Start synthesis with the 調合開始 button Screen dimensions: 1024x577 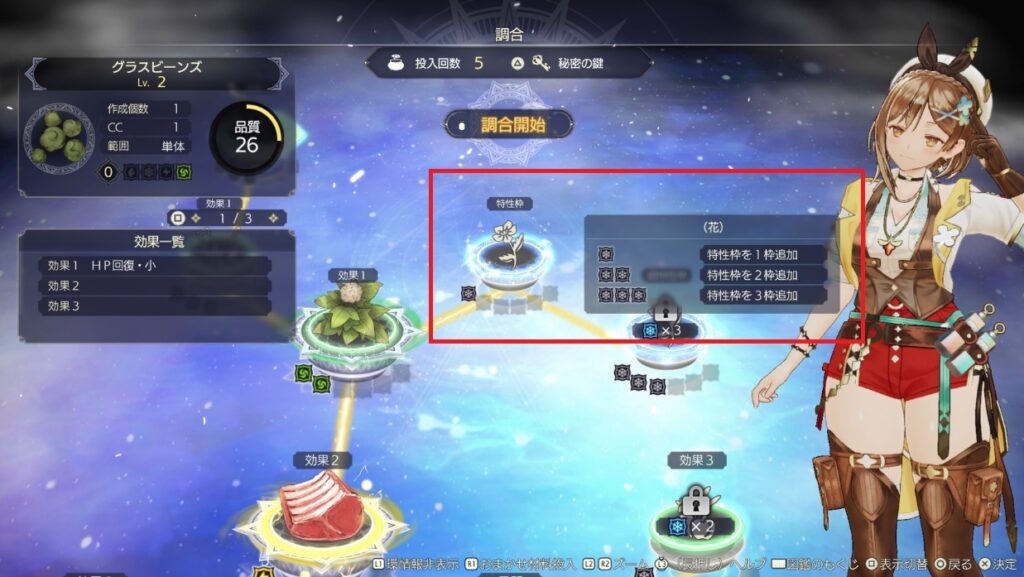click(509, 125)
